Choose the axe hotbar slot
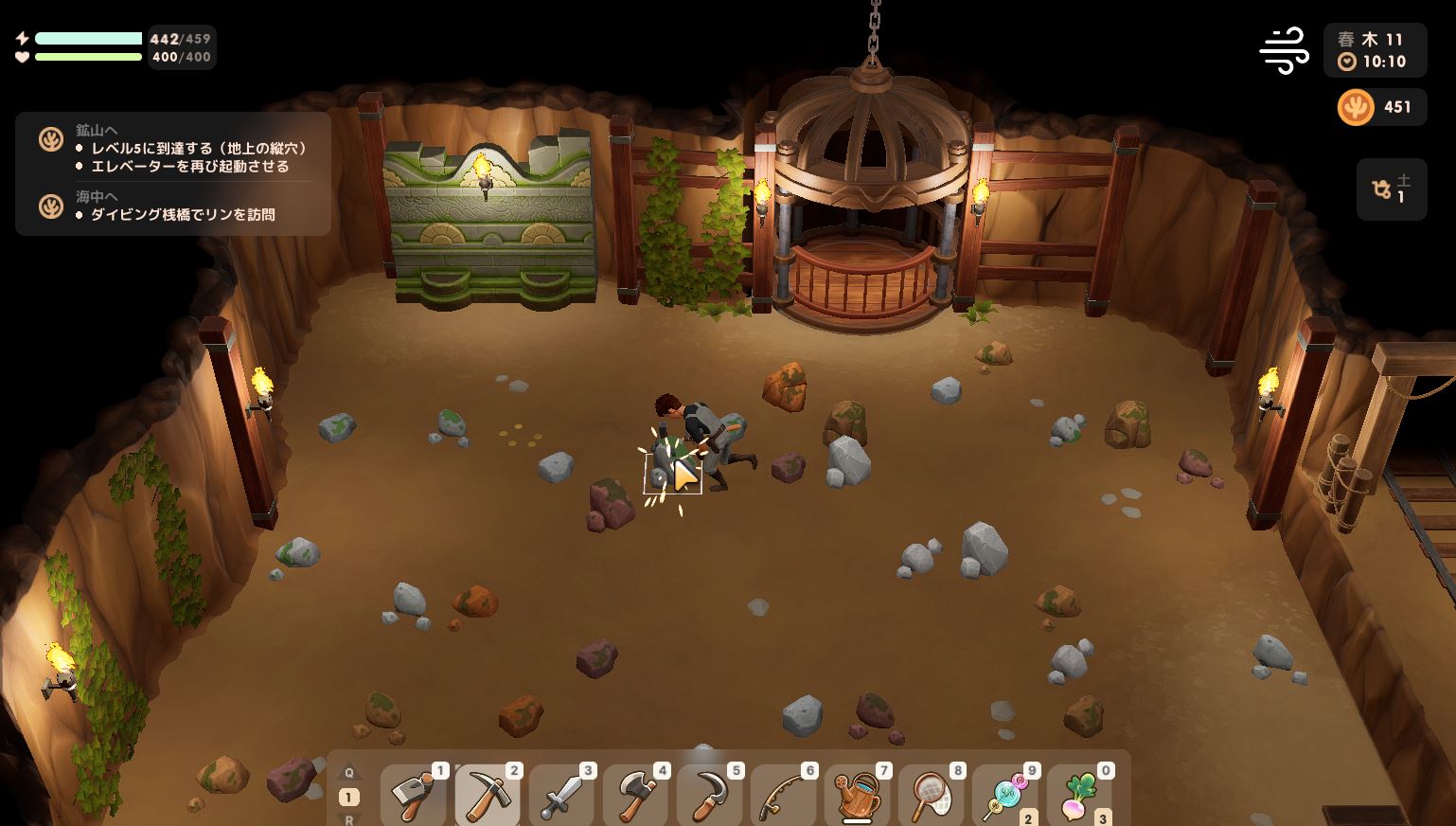The height and width of the screenshot is (826, 1456). point(635,796)
